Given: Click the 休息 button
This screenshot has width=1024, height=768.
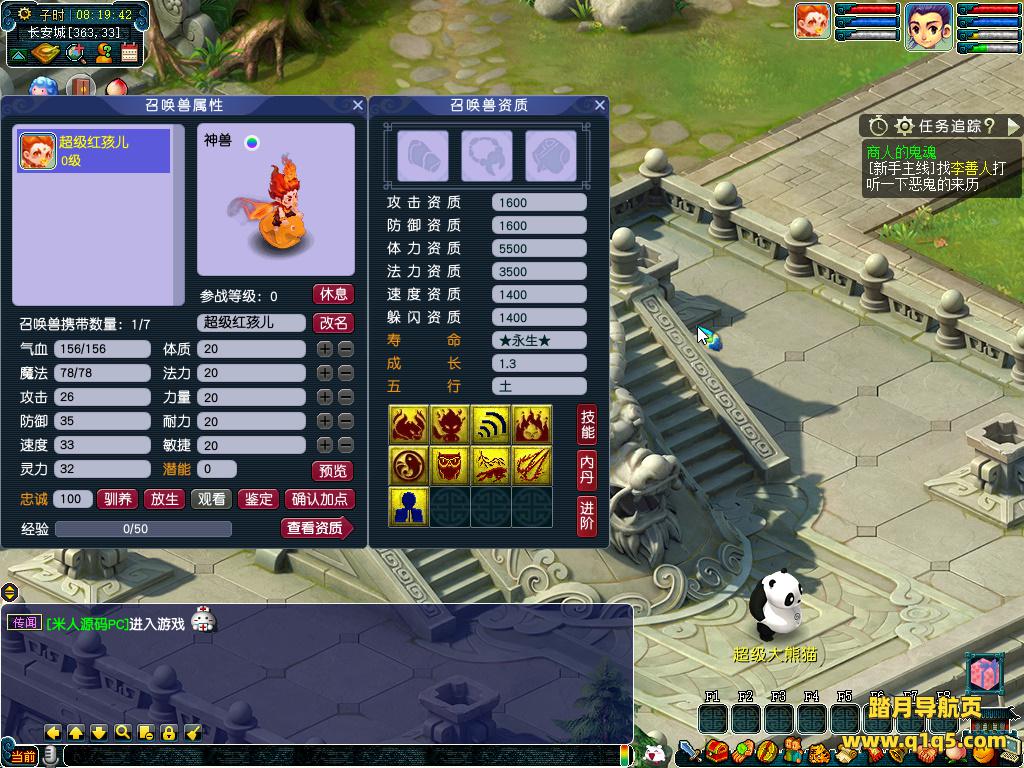Looking at the screenshot, I should [333, 294].
